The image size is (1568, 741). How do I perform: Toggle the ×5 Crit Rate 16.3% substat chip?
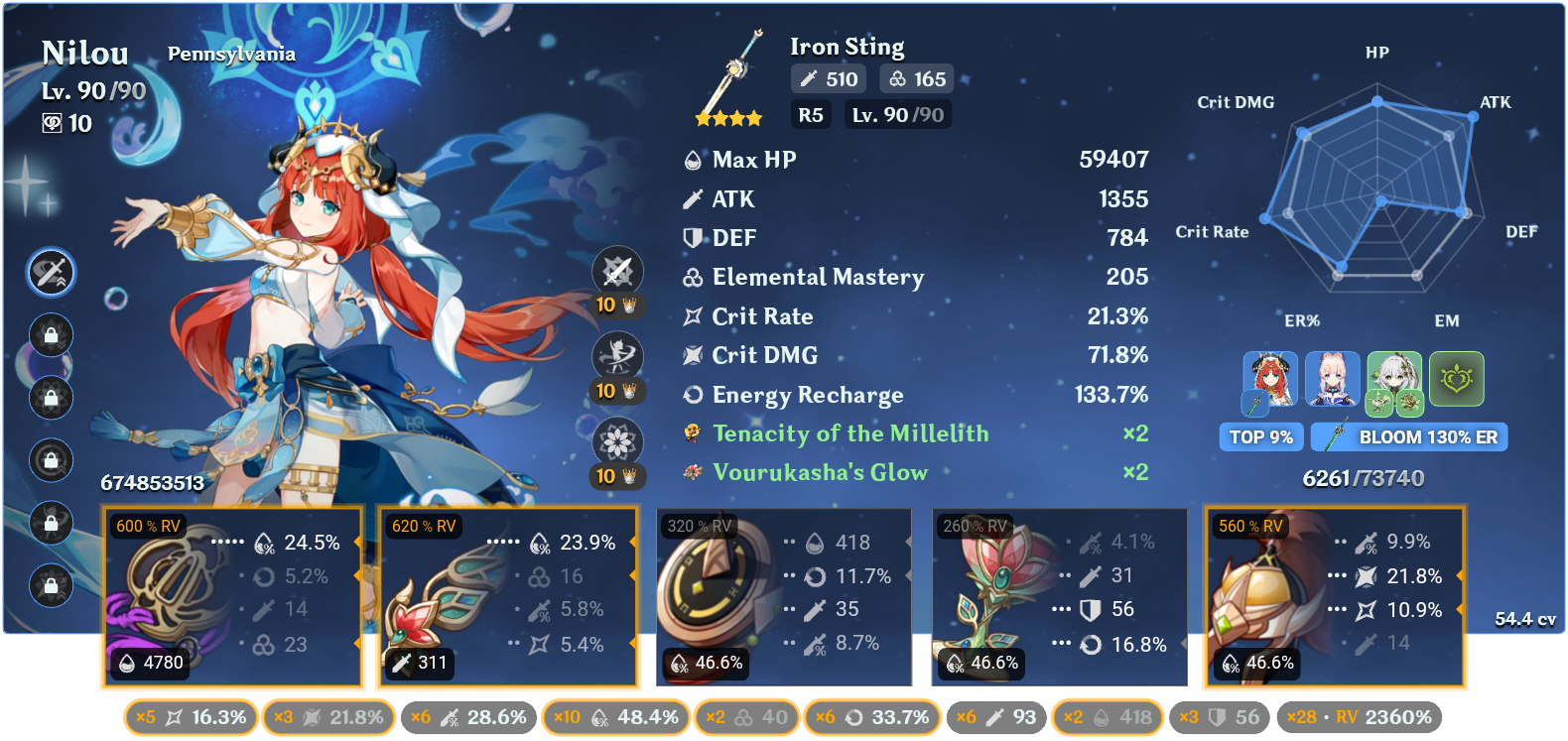(190, 715)
